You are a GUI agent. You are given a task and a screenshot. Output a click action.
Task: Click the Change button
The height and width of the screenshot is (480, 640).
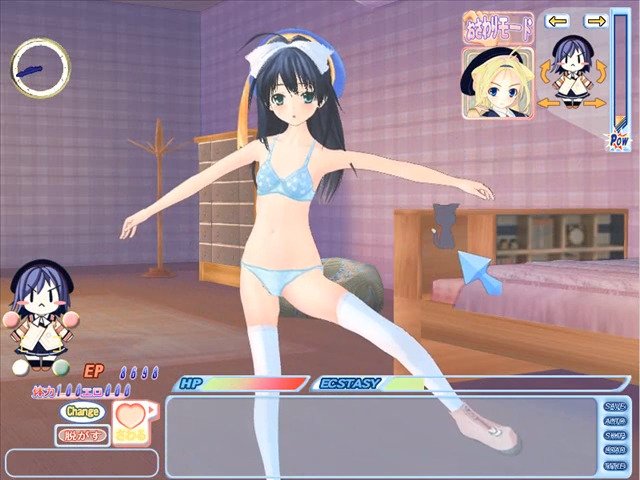pyautogui.click(x=82, y=410)
